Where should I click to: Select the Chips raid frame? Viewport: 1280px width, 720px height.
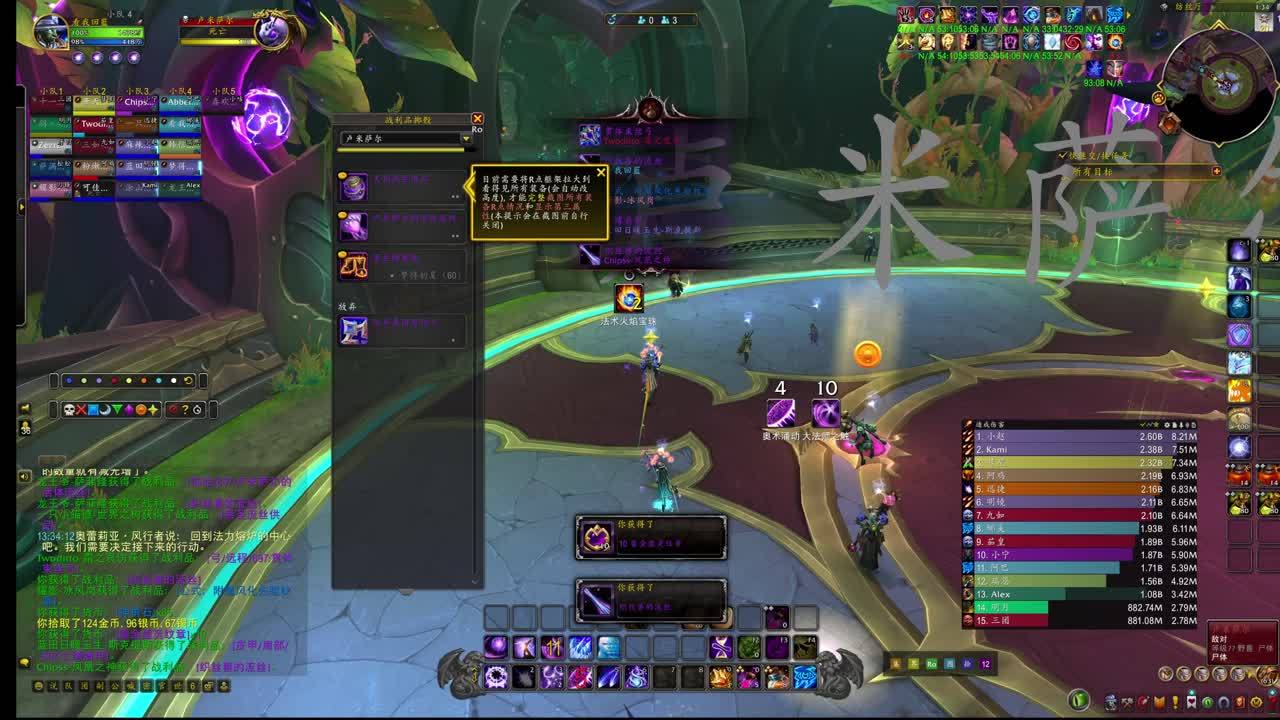138,101
